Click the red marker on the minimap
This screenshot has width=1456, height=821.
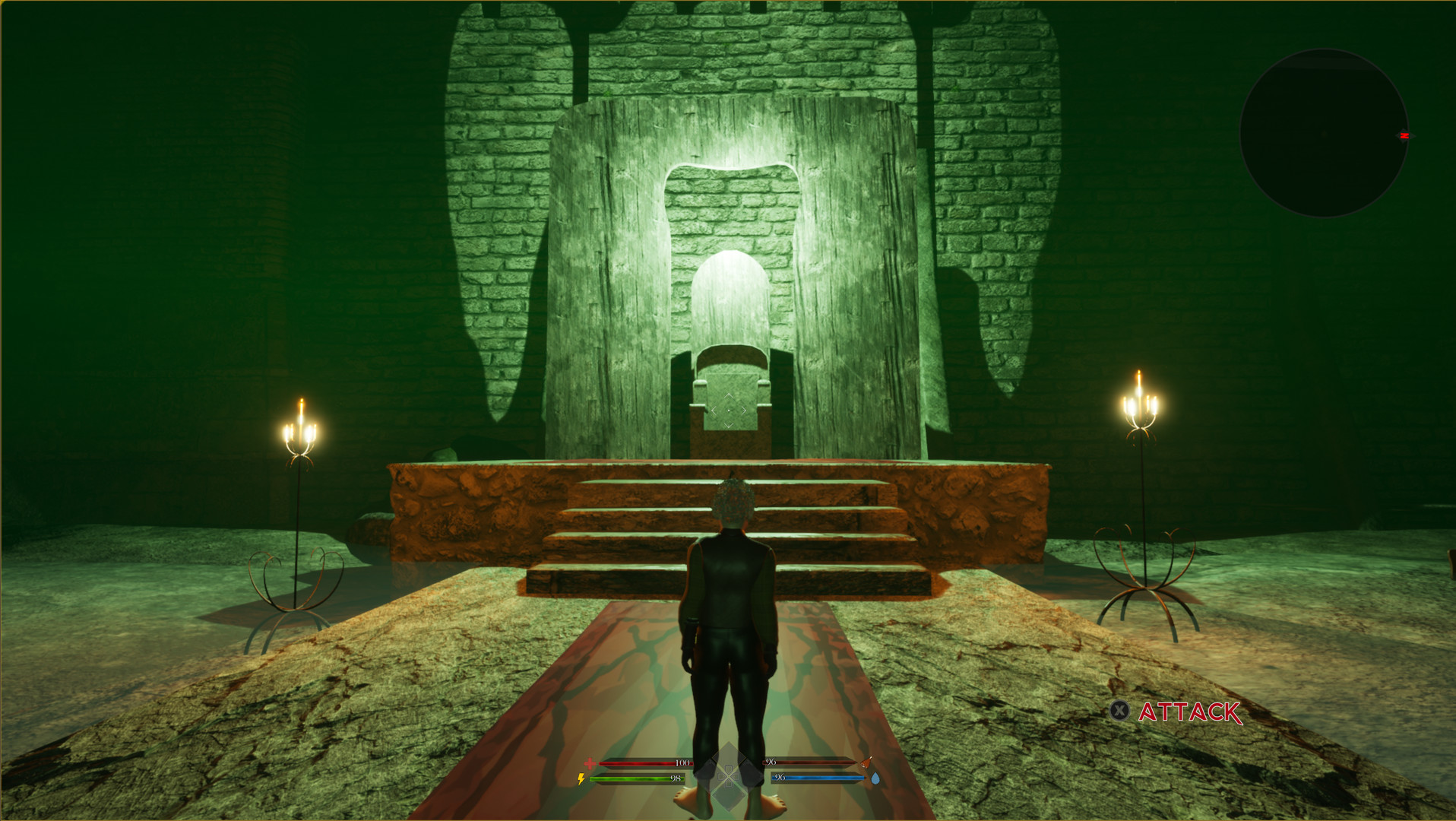[x=1404, y=134]
